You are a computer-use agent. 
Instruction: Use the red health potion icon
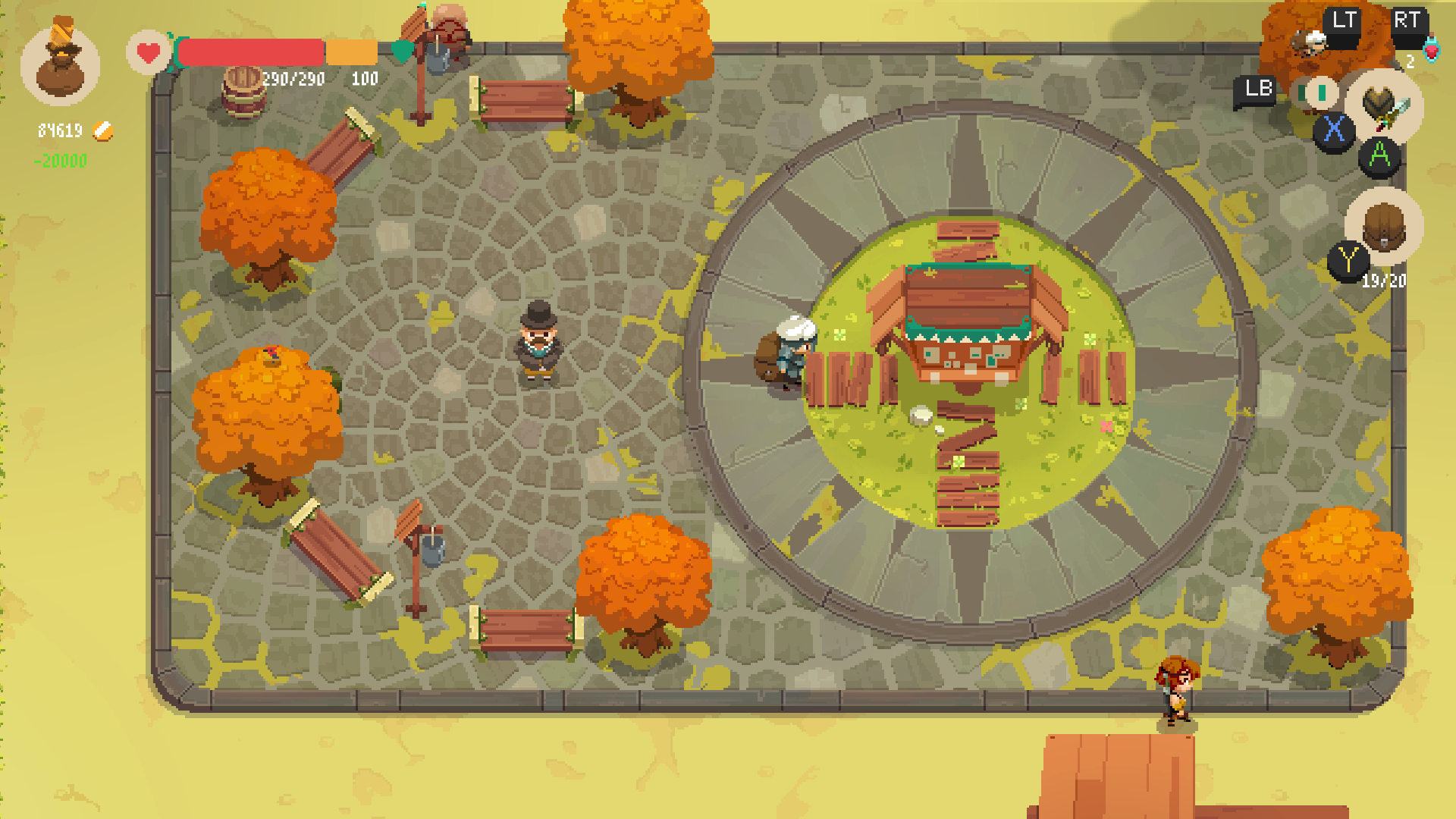click(1430, 50)
